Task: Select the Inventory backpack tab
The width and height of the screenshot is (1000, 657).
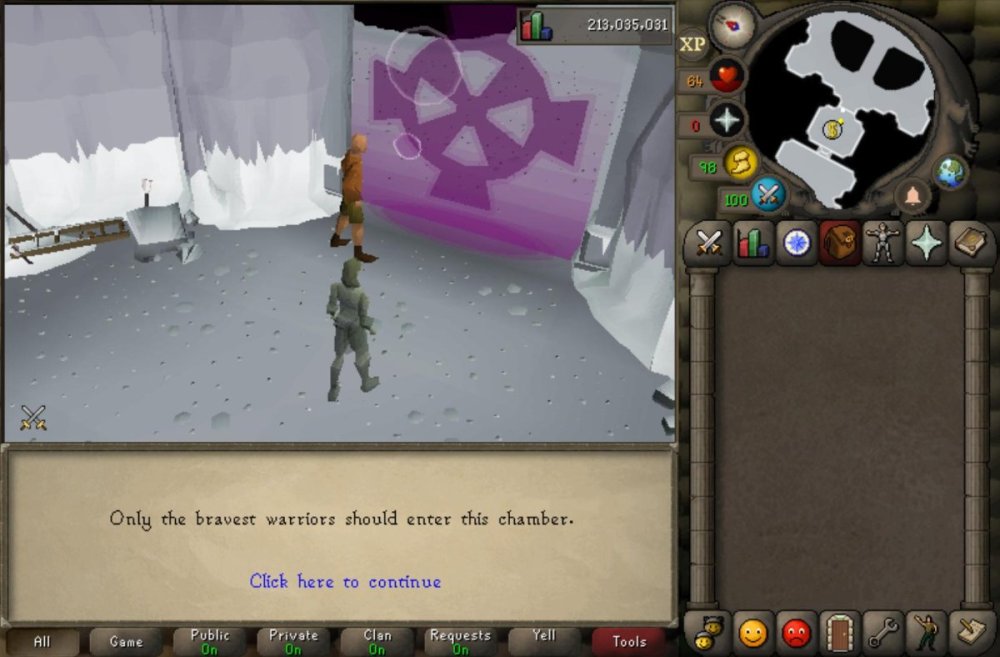Action: (841, 243)
